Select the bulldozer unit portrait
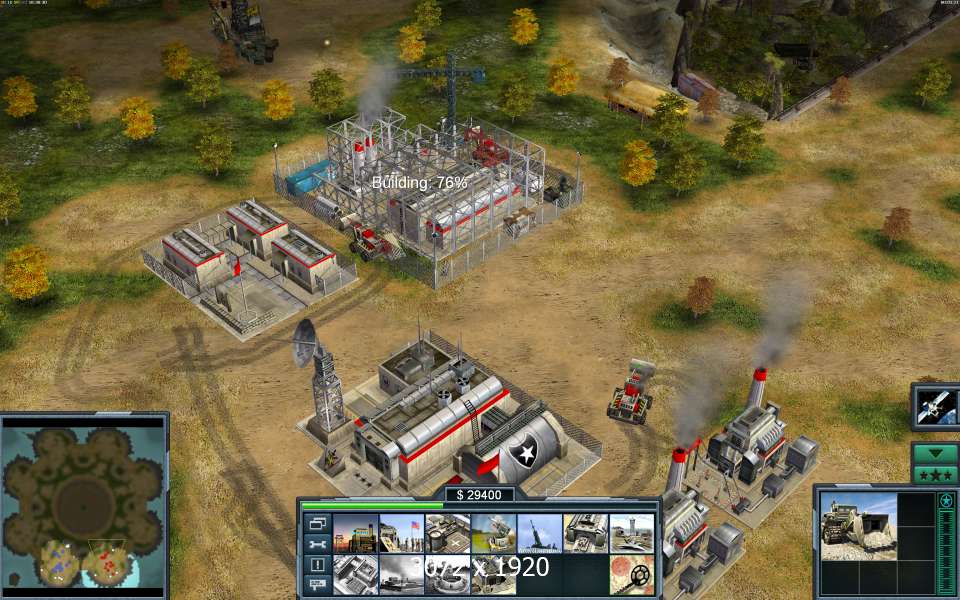This screenshot has width=960, height=600. [858, 526]
